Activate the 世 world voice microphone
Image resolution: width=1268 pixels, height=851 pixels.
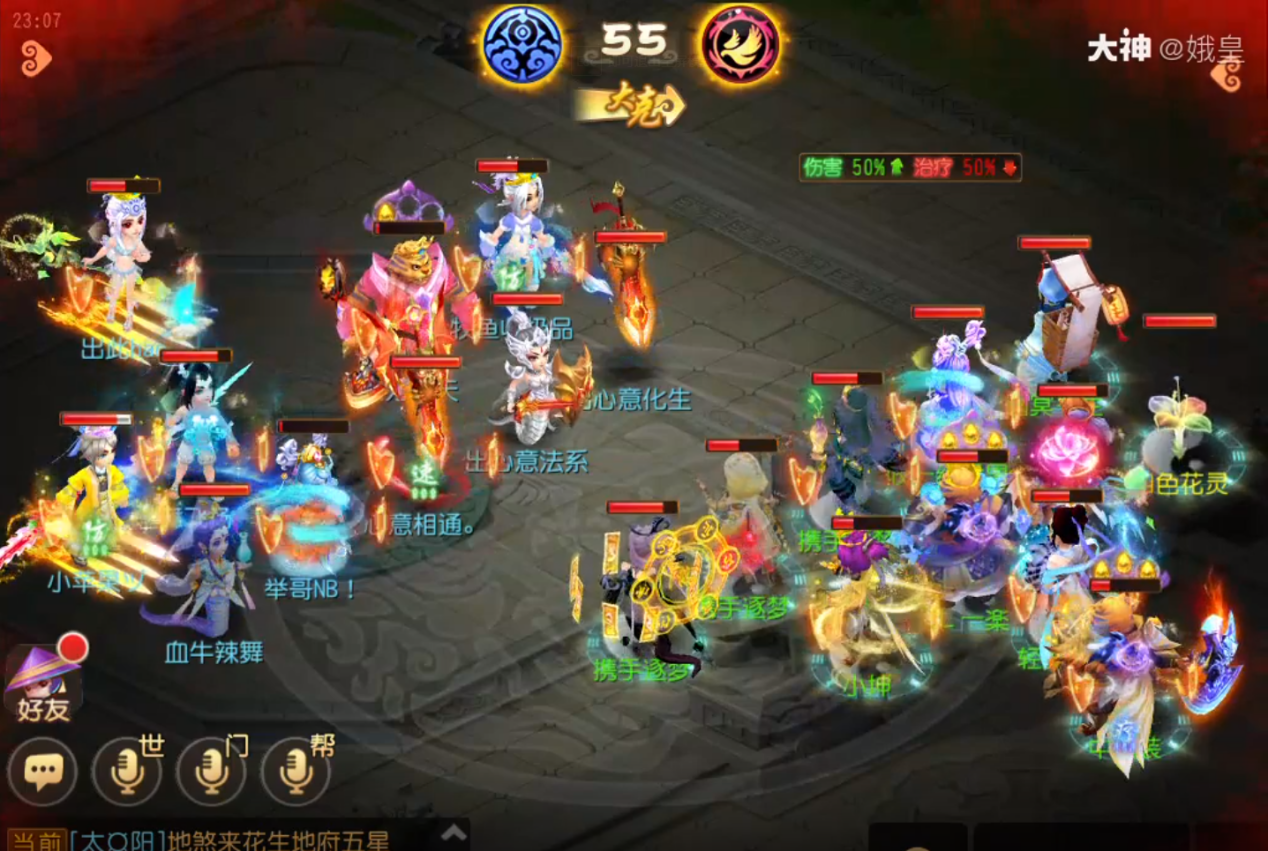click(127, 771)
